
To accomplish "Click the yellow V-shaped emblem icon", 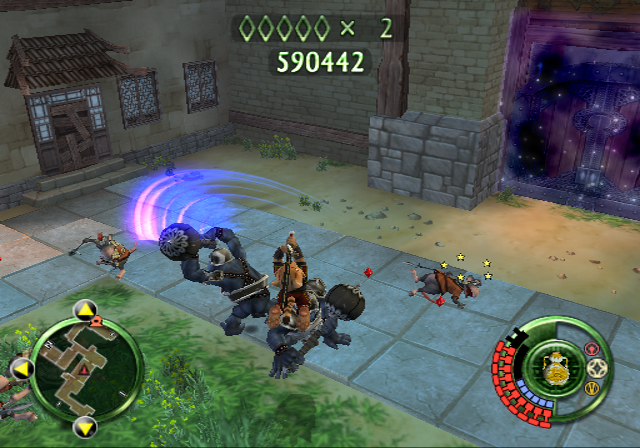I will click(x=591, y=387).
